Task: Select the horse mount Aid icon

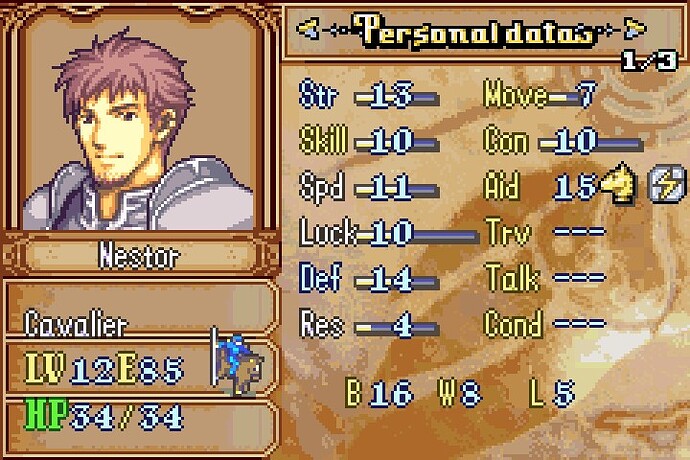Action: pos(619,185)
